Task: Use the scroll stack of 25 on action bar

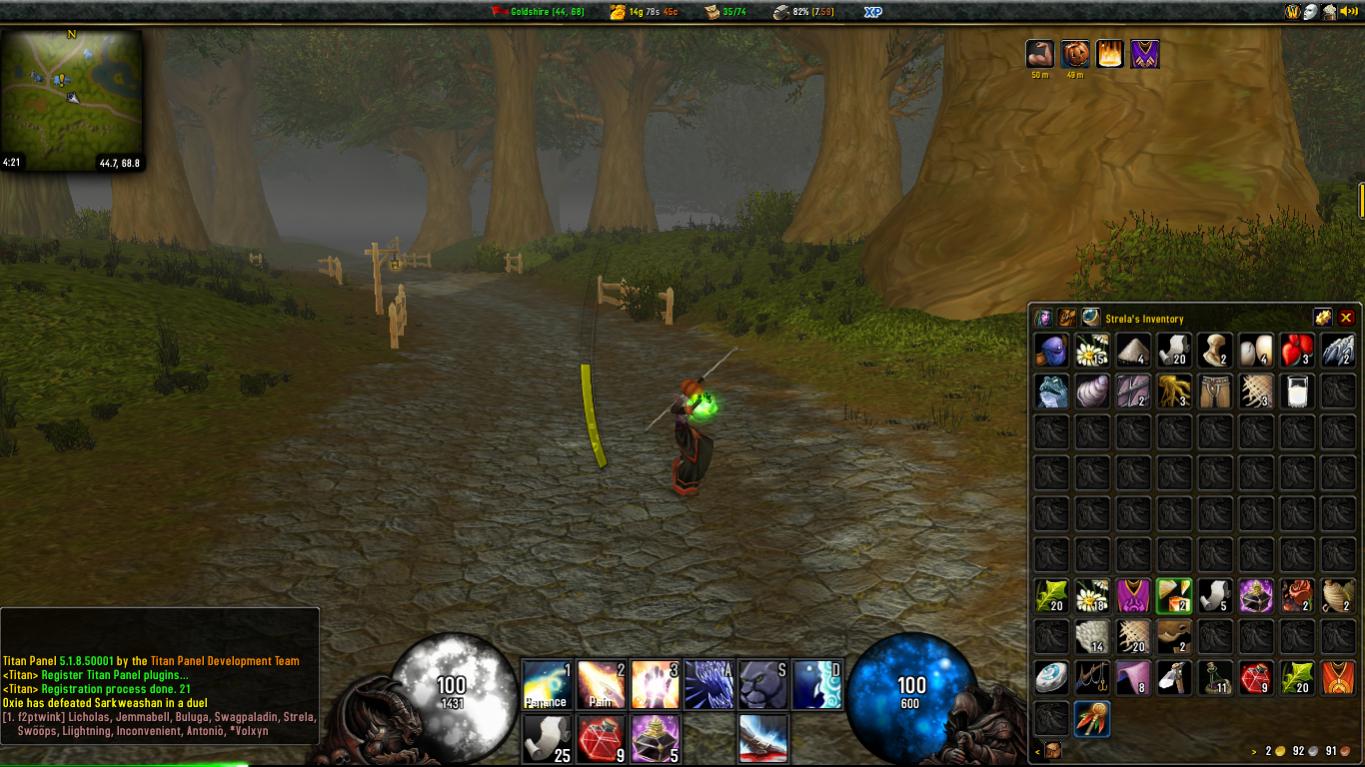Action: [546, 739]
